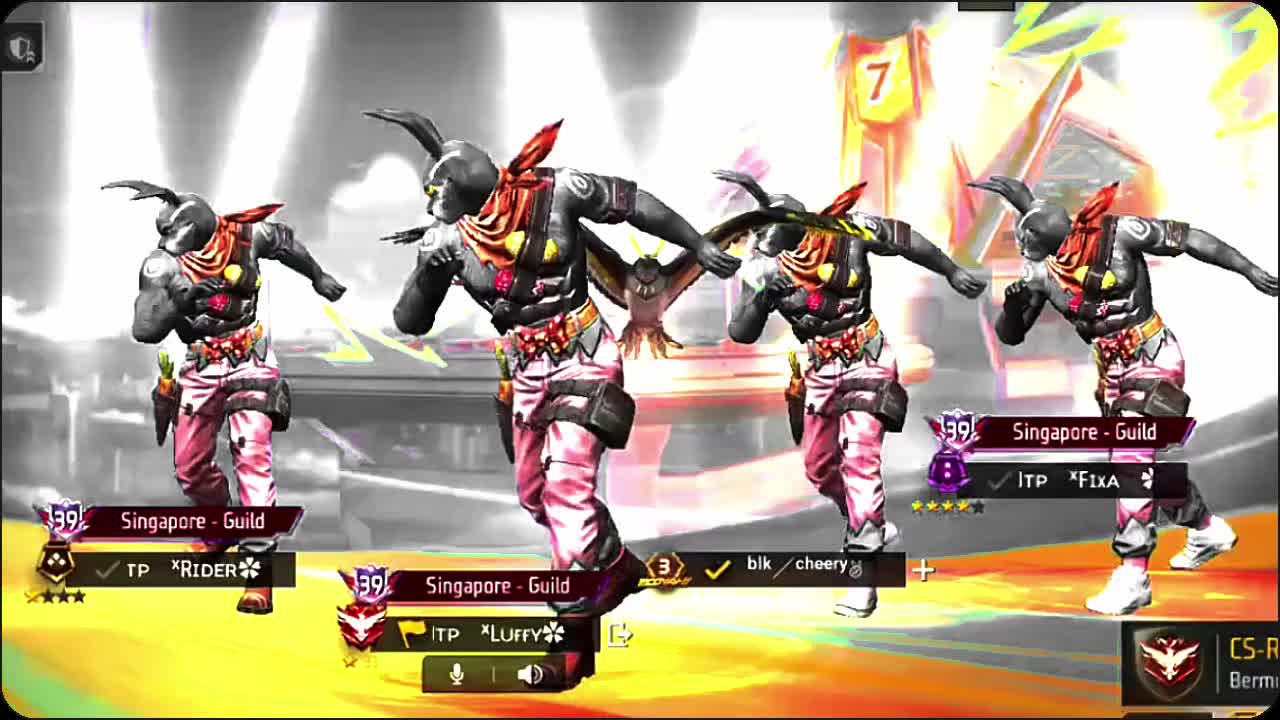
Task: Select the blk/cheery player name tag
Action: pyautogui.click(x=795, y=567)
